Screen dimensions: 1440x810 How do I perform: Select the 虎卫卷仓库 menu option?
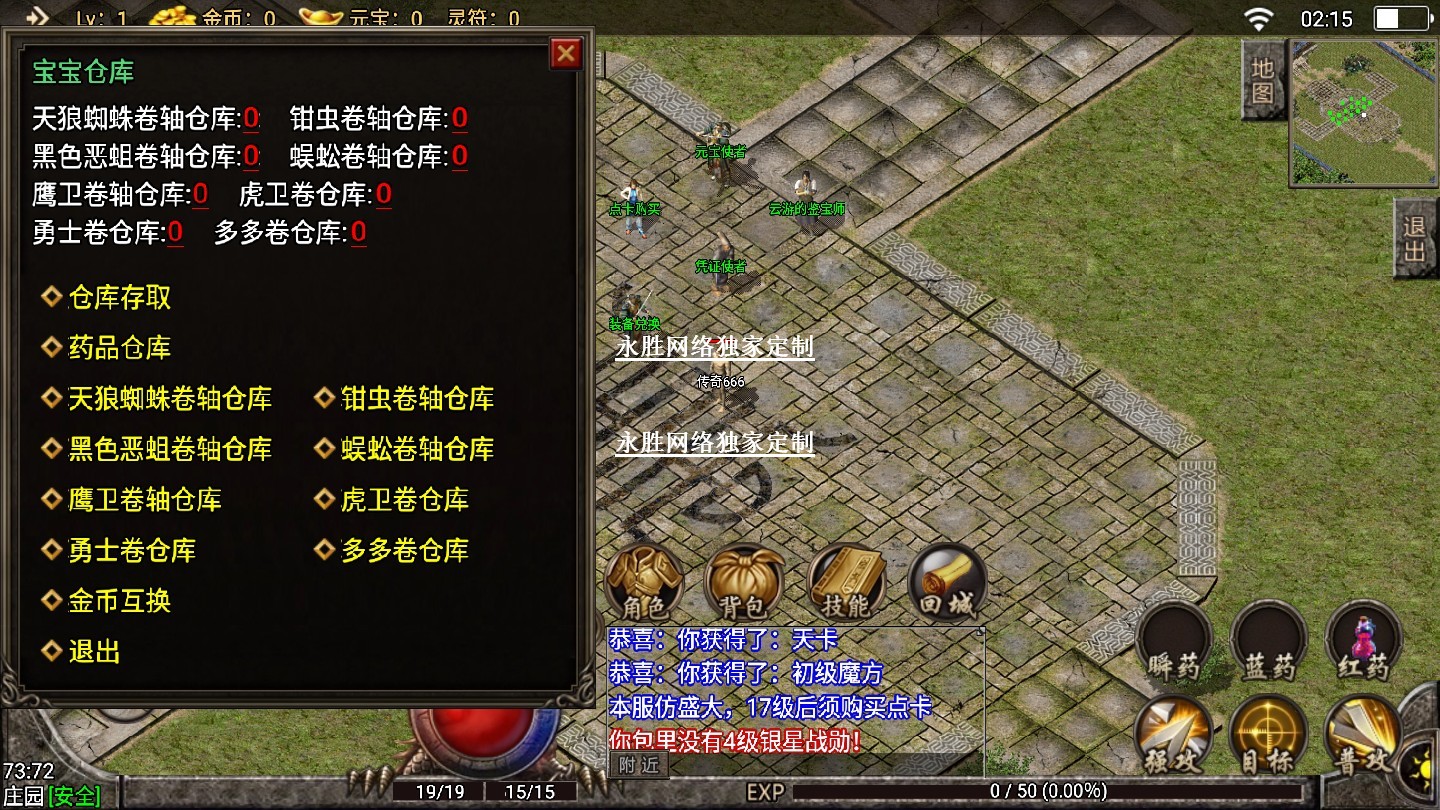click(404, 500)
